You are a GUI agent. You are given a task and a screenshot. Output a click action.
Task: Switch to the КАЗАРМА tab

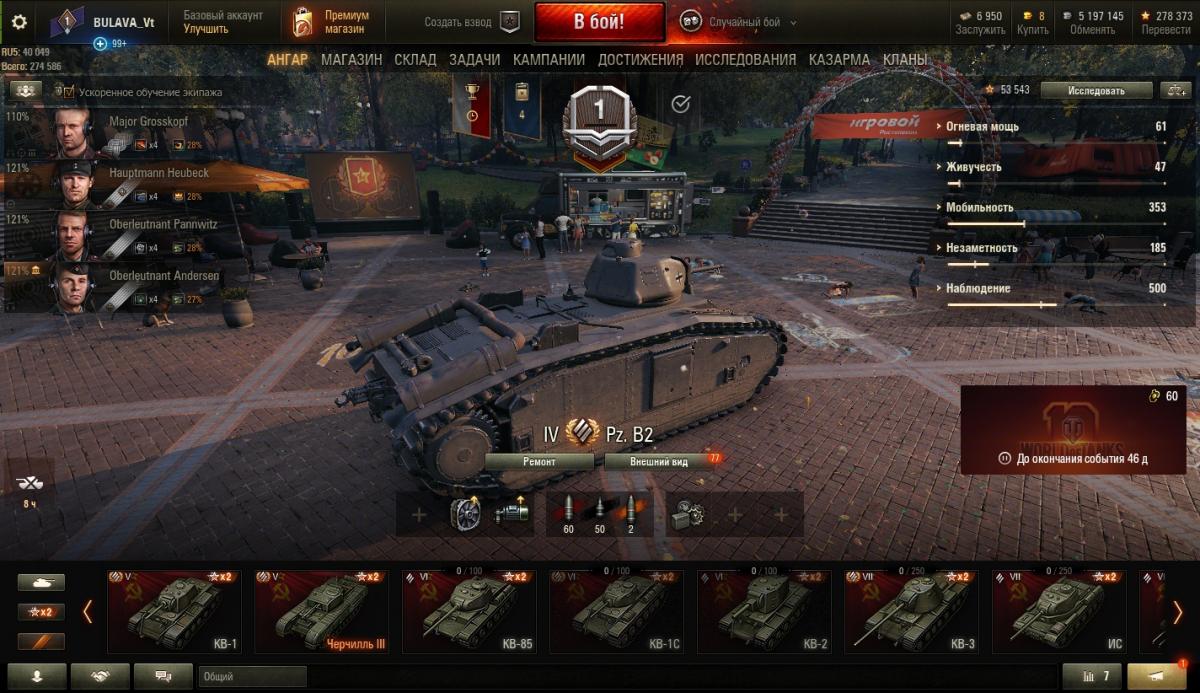click(839, 60)
